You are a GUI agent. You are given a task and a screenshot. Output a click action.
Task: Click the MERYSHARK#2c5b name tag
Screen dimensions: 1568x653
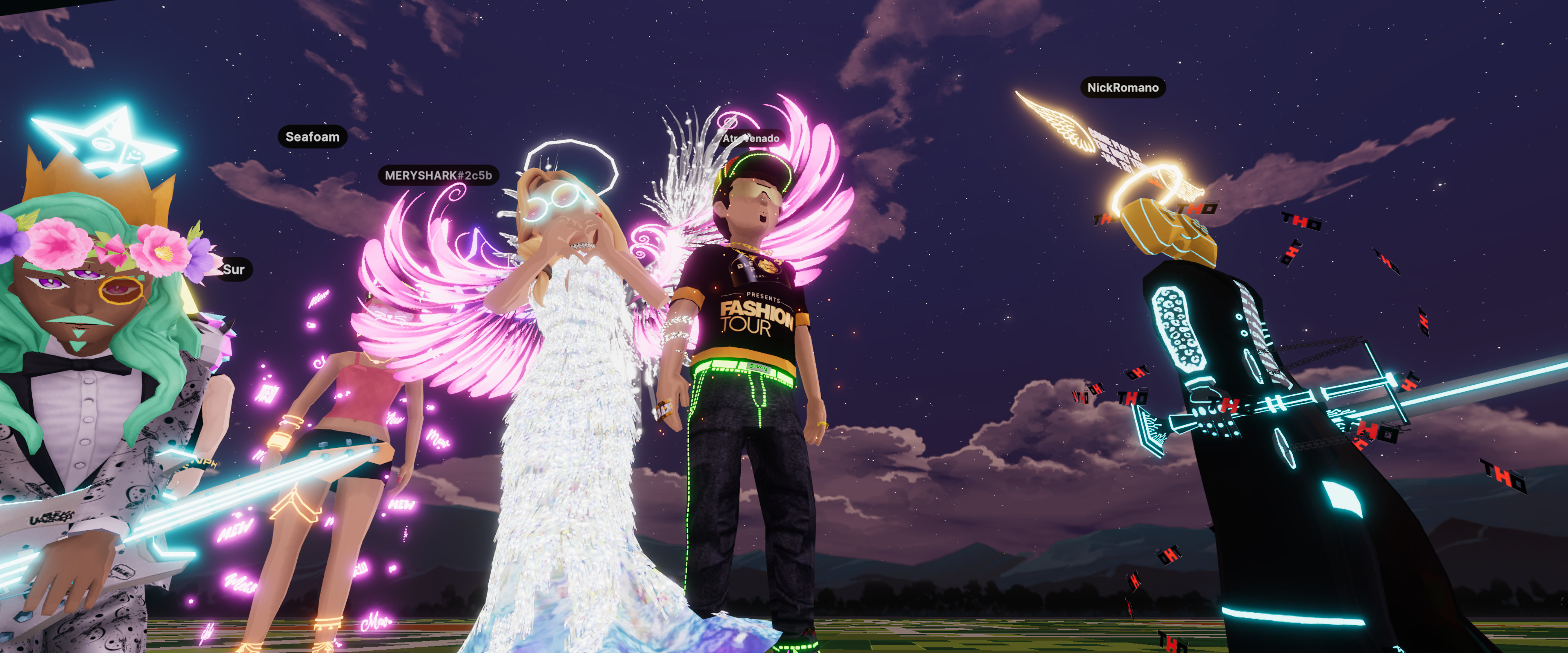(438, 175)
